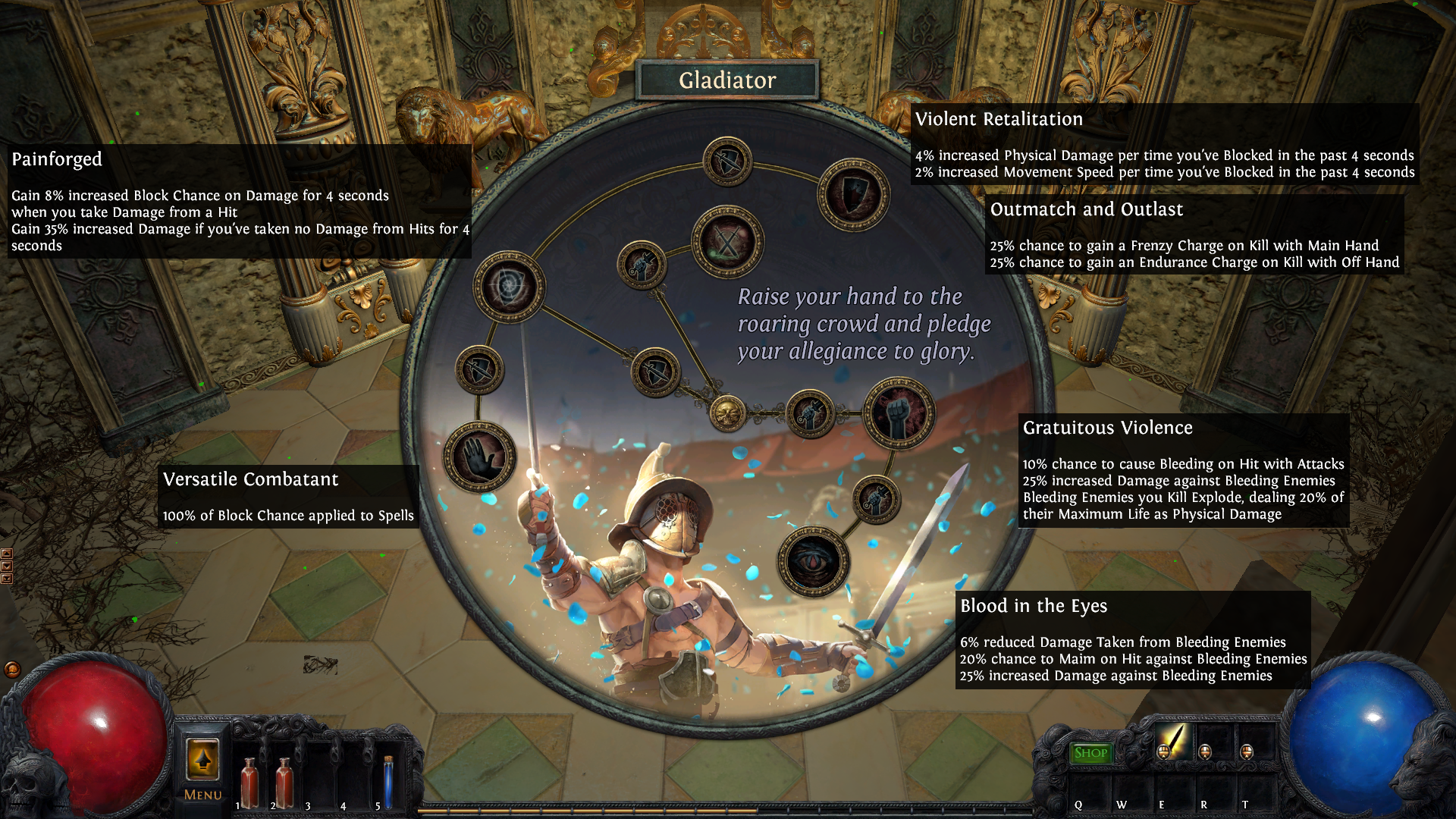The width and height of the screenshot is (1456, 819).
Task: Select the Versatile Combatant open-hand node
Action: pyautogui.click(x=479, y=457)
